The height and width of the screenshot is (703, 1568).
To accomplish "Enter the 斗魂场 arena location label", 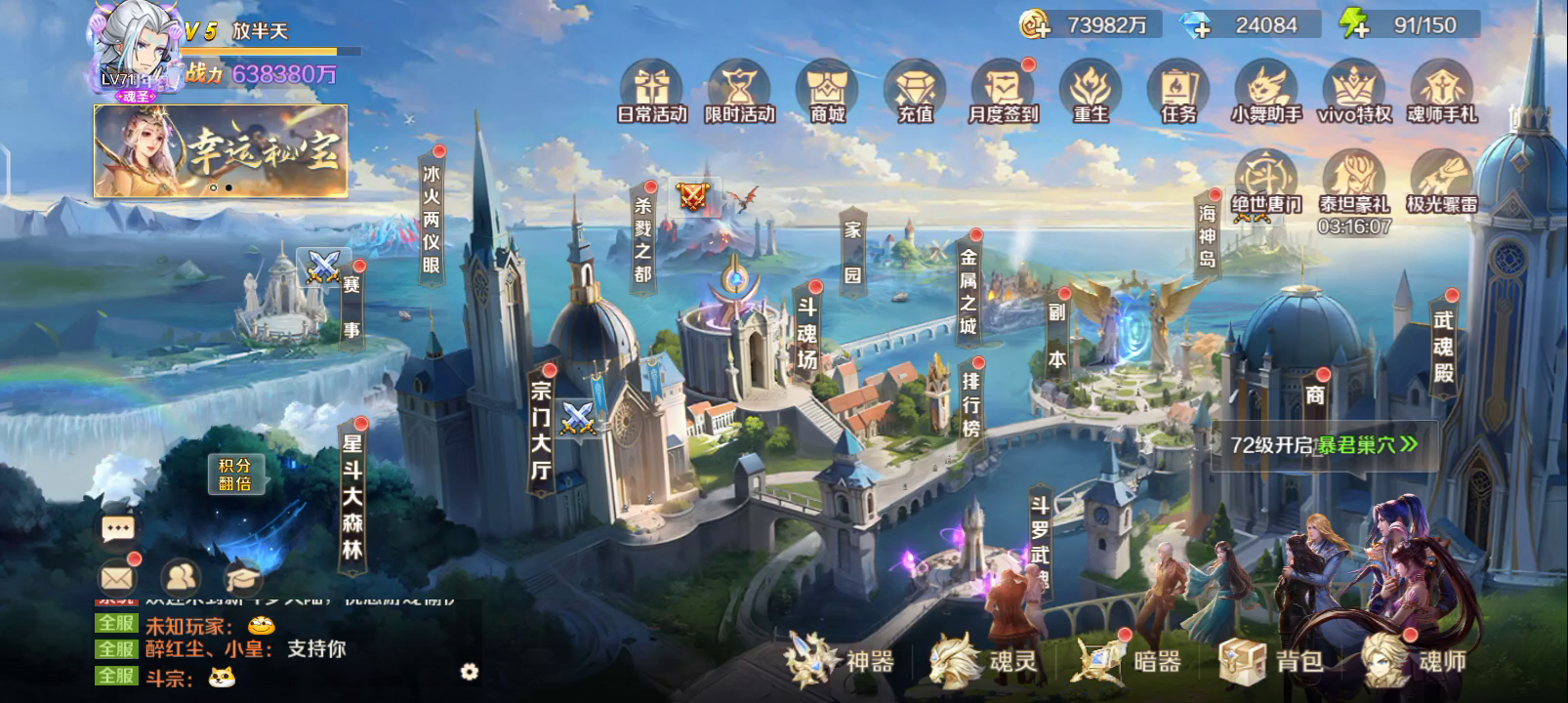I will click(806, 334).
